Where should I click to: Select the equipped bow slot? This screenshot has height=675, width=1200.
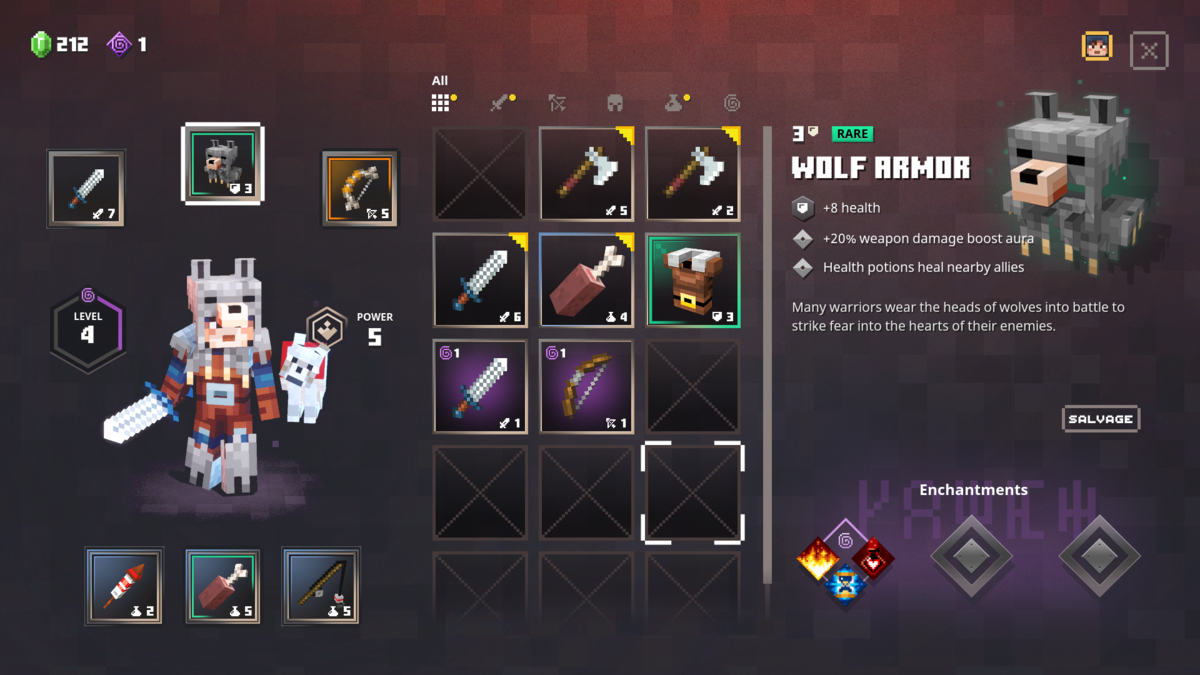[x=360, y=188]
